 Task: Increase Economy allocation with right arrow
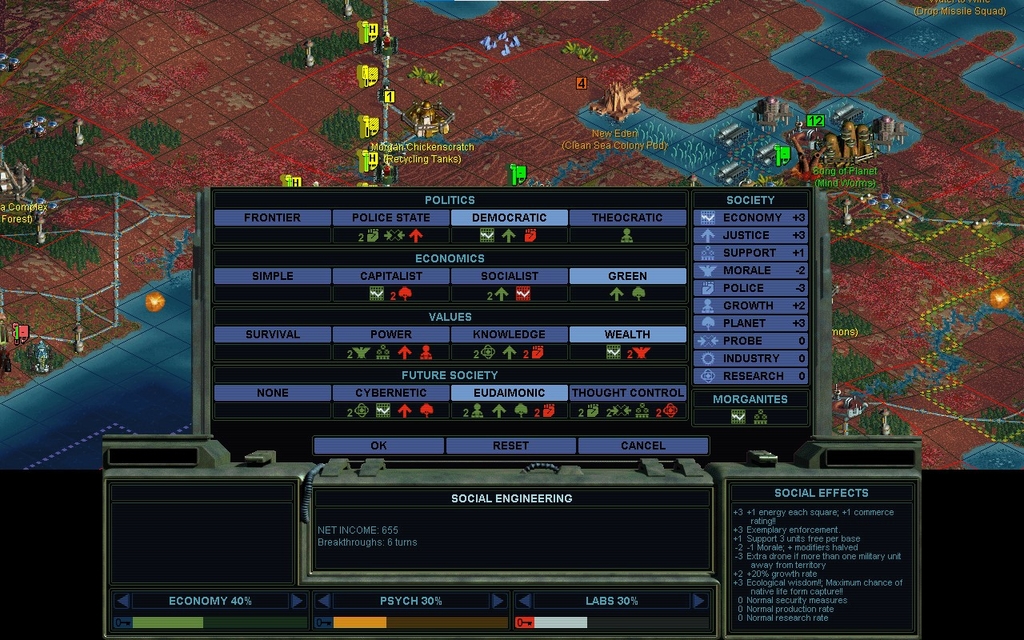pyautogui.click(x=297, y=601)
